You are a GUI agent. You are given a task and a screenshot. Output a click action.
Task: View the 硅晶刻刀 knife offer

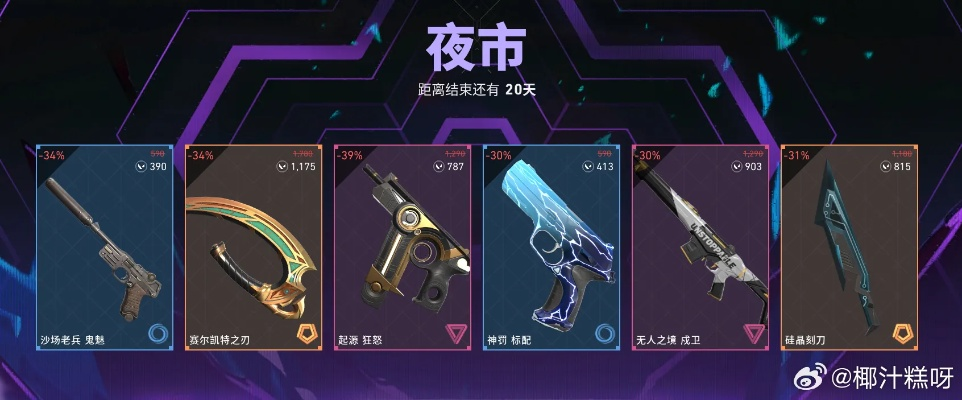pyautogui.click(x=849, y=250)
